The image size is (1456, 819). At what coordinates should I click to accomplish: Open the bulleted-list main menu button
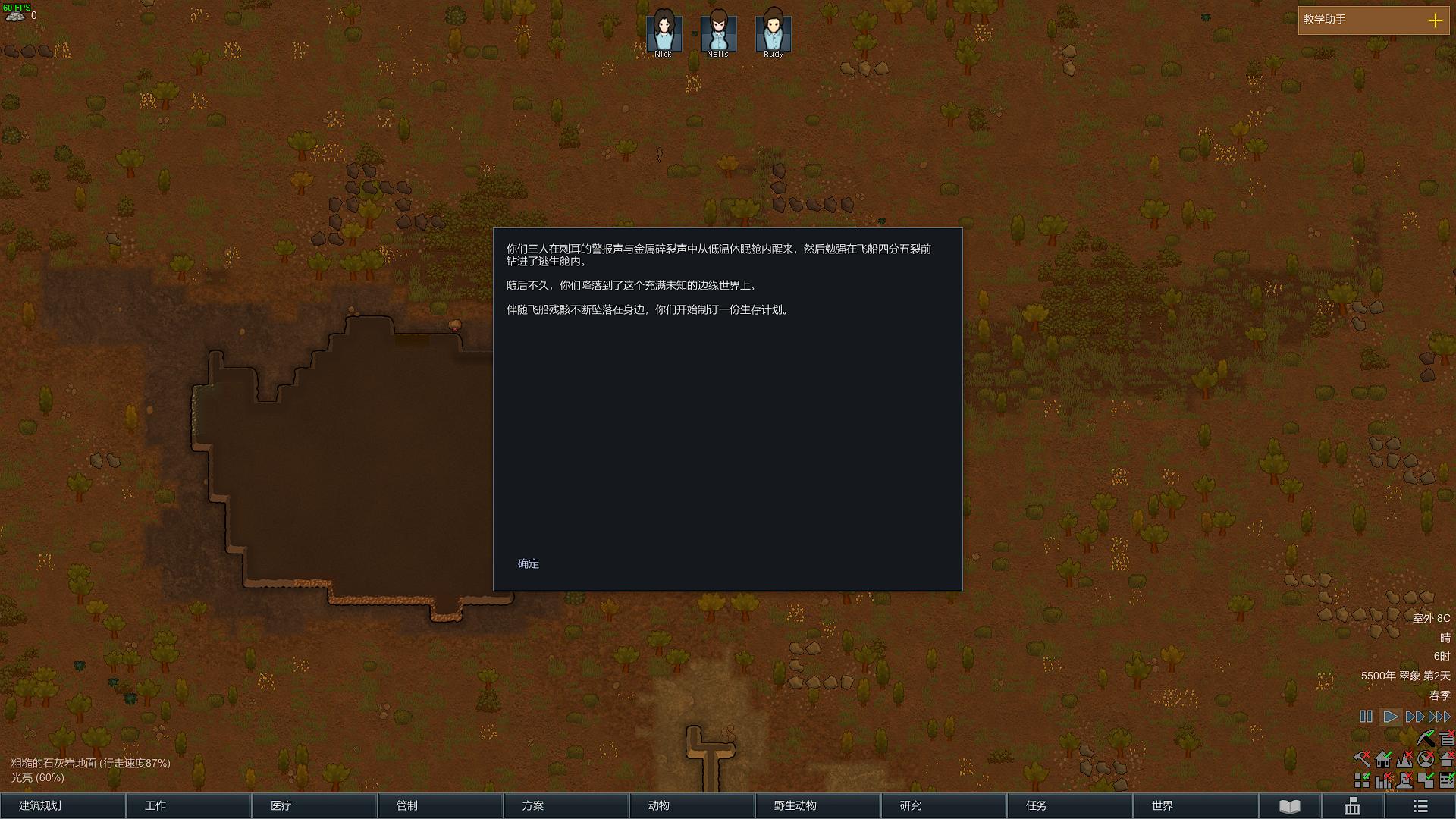[x=1420, y=806]
